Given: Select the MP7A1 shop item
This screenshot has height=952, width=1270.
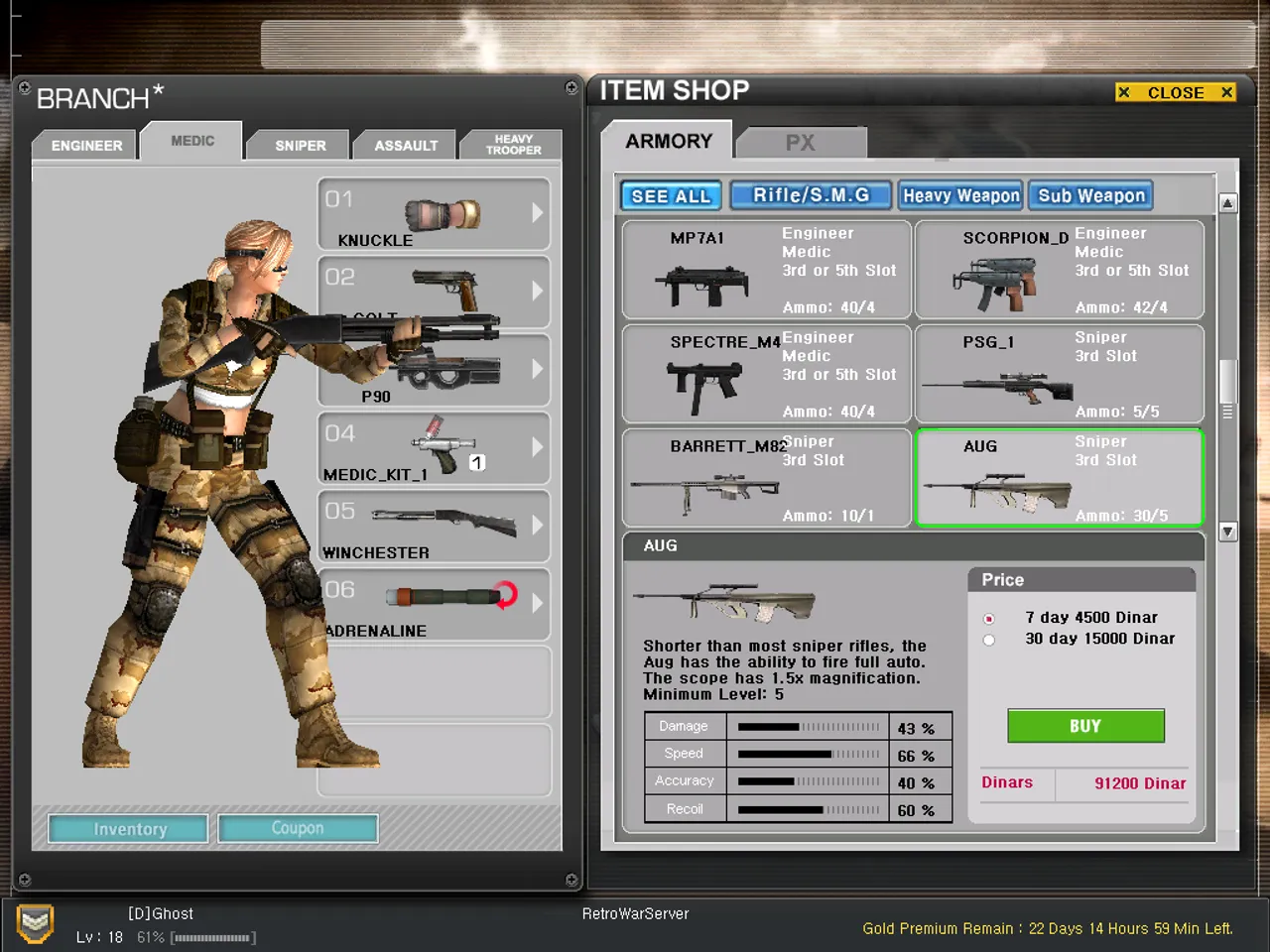Looking at the screenshot, I should [x=766, y=270].
